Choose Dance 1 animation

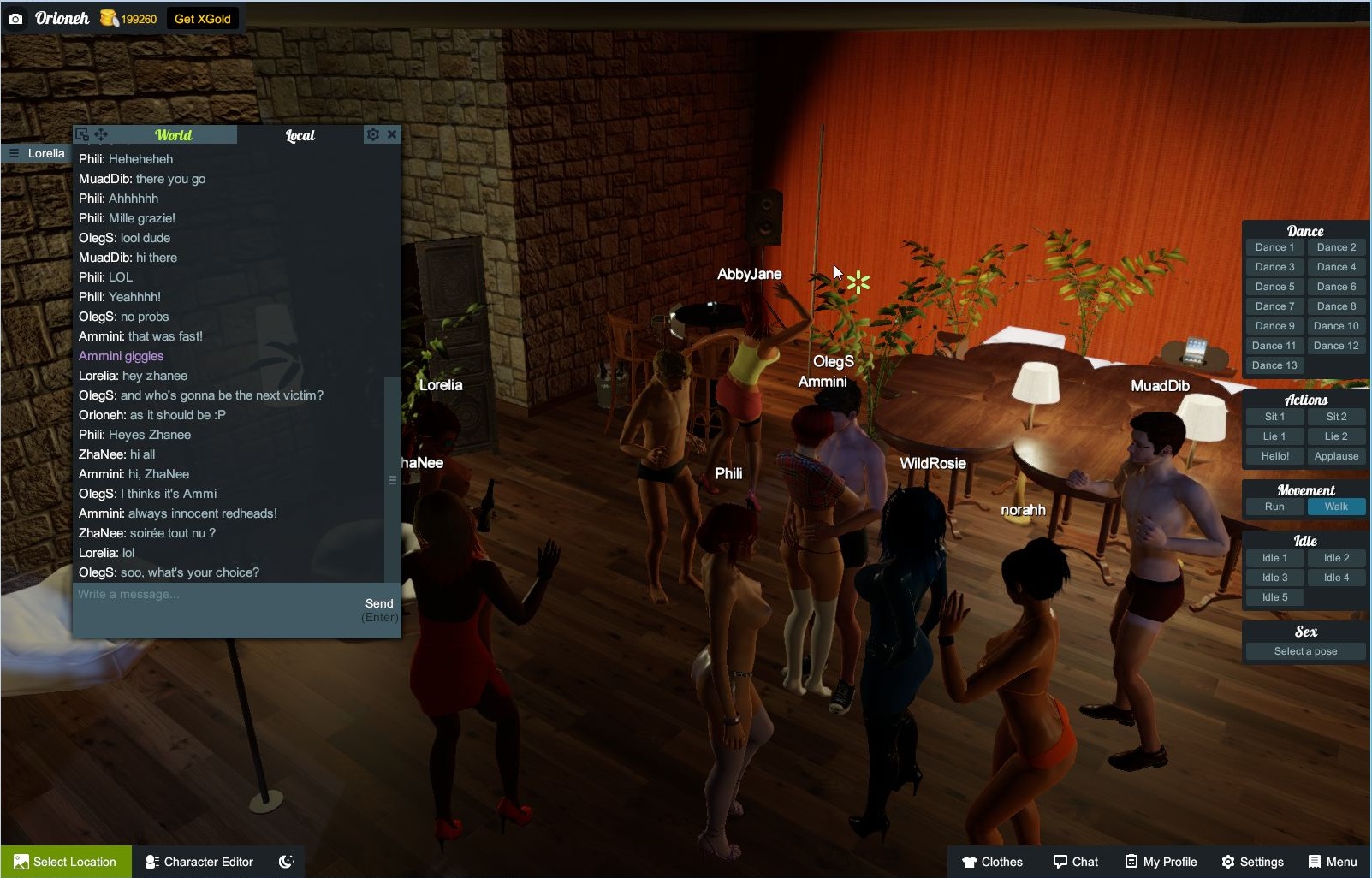click(1274, 247)
